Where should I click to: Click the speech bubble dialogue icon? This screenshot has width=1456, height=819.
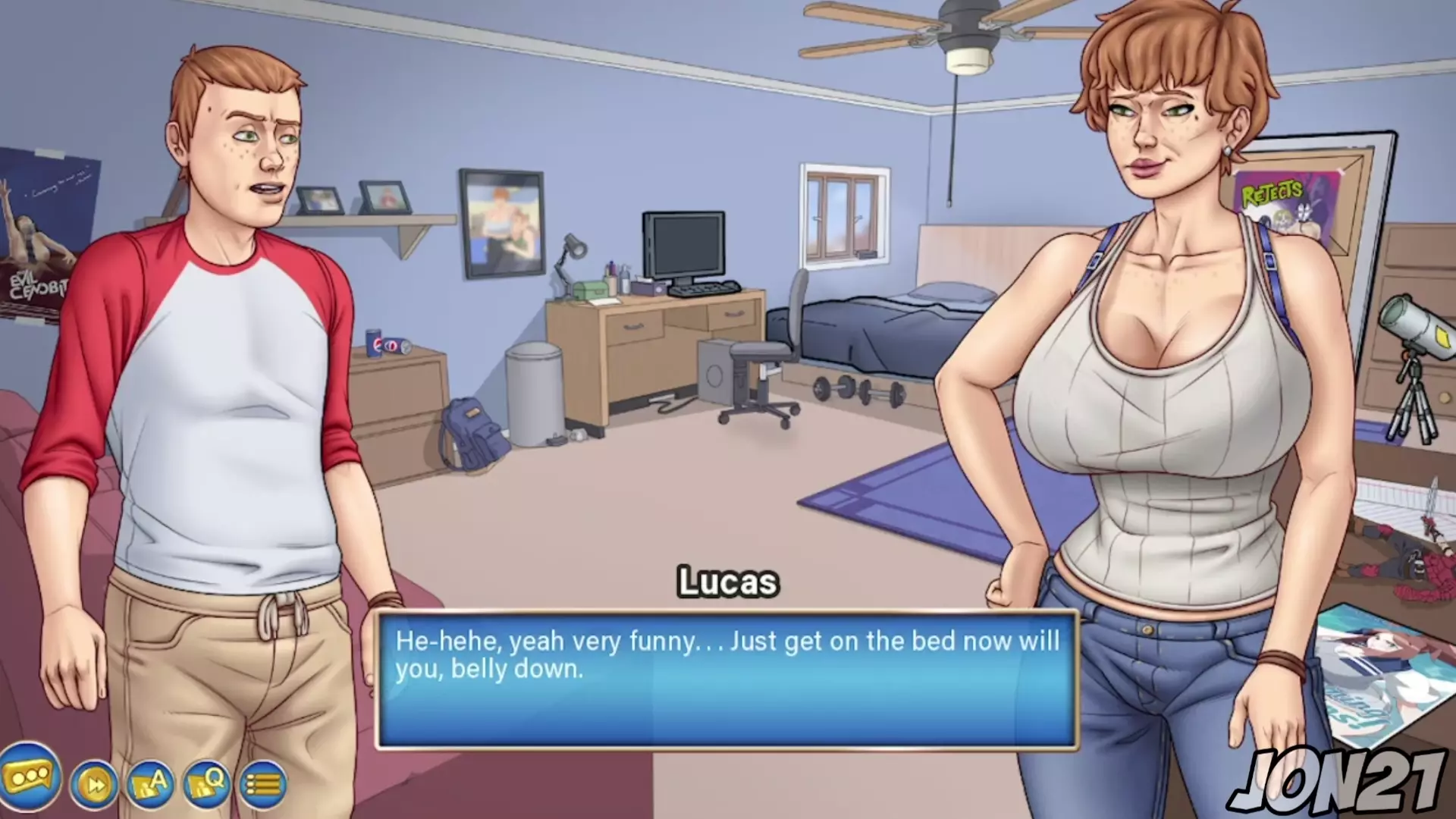30,777
